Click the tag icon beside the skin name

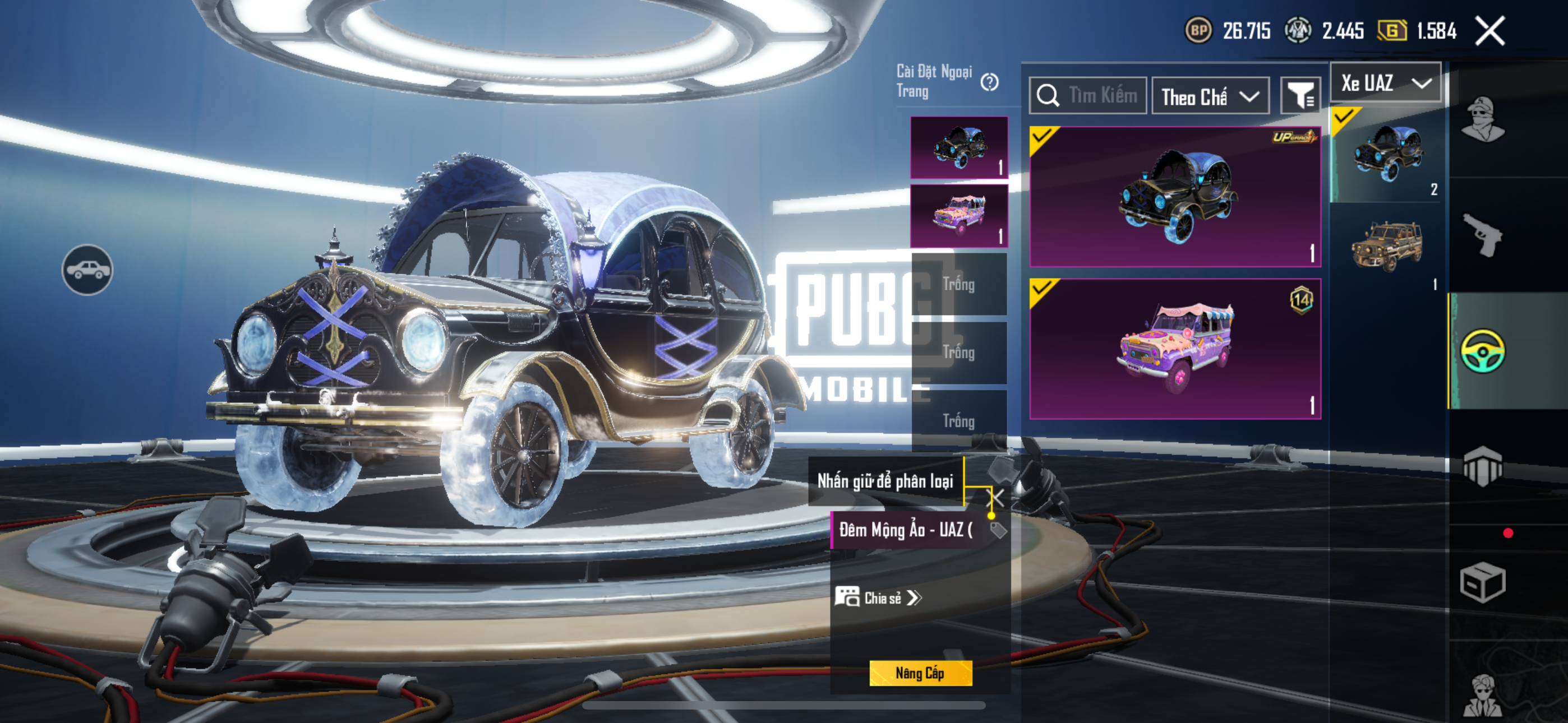998,530
